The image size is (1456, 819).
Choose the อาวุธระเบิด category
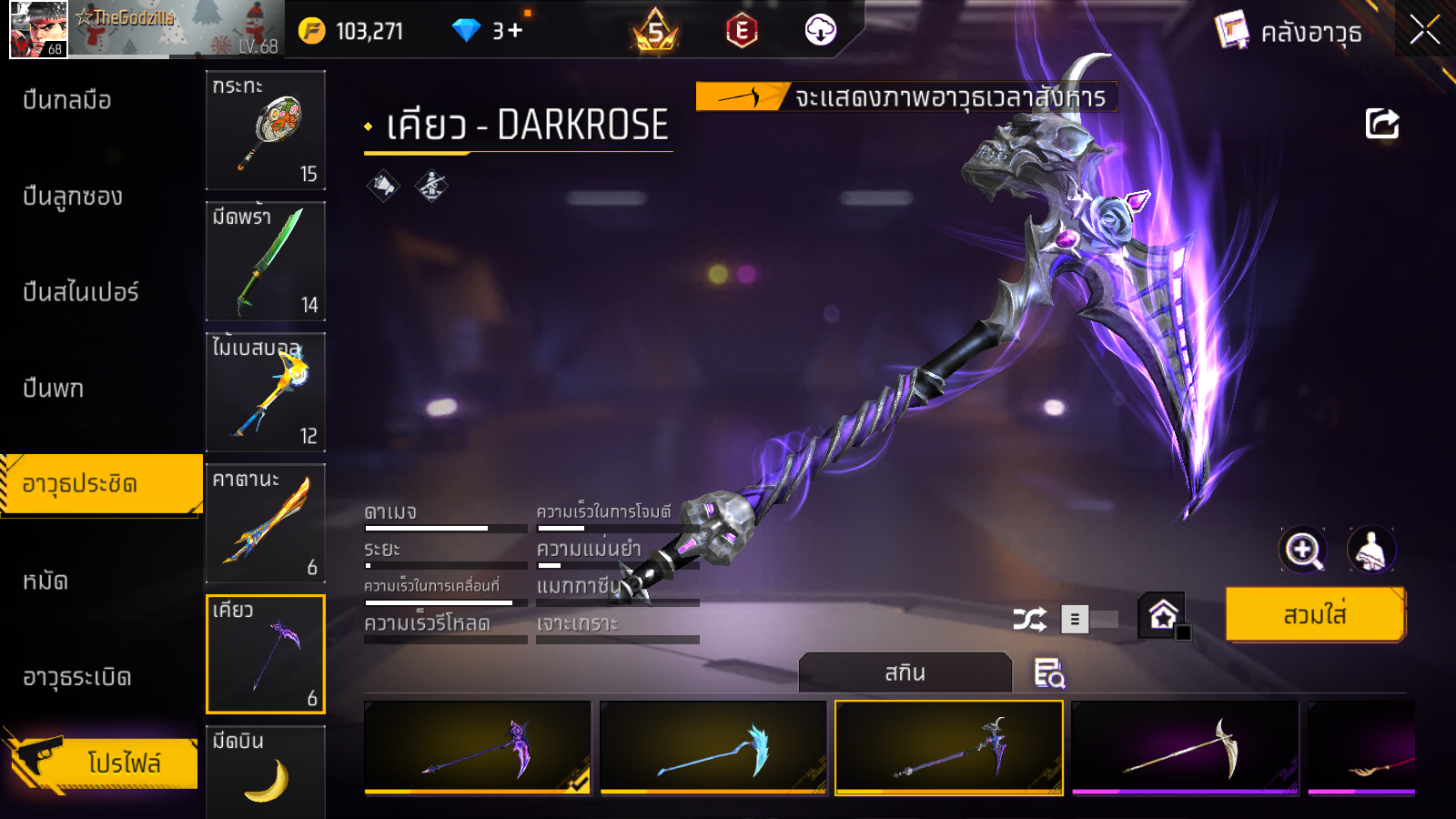click(77, 677)
